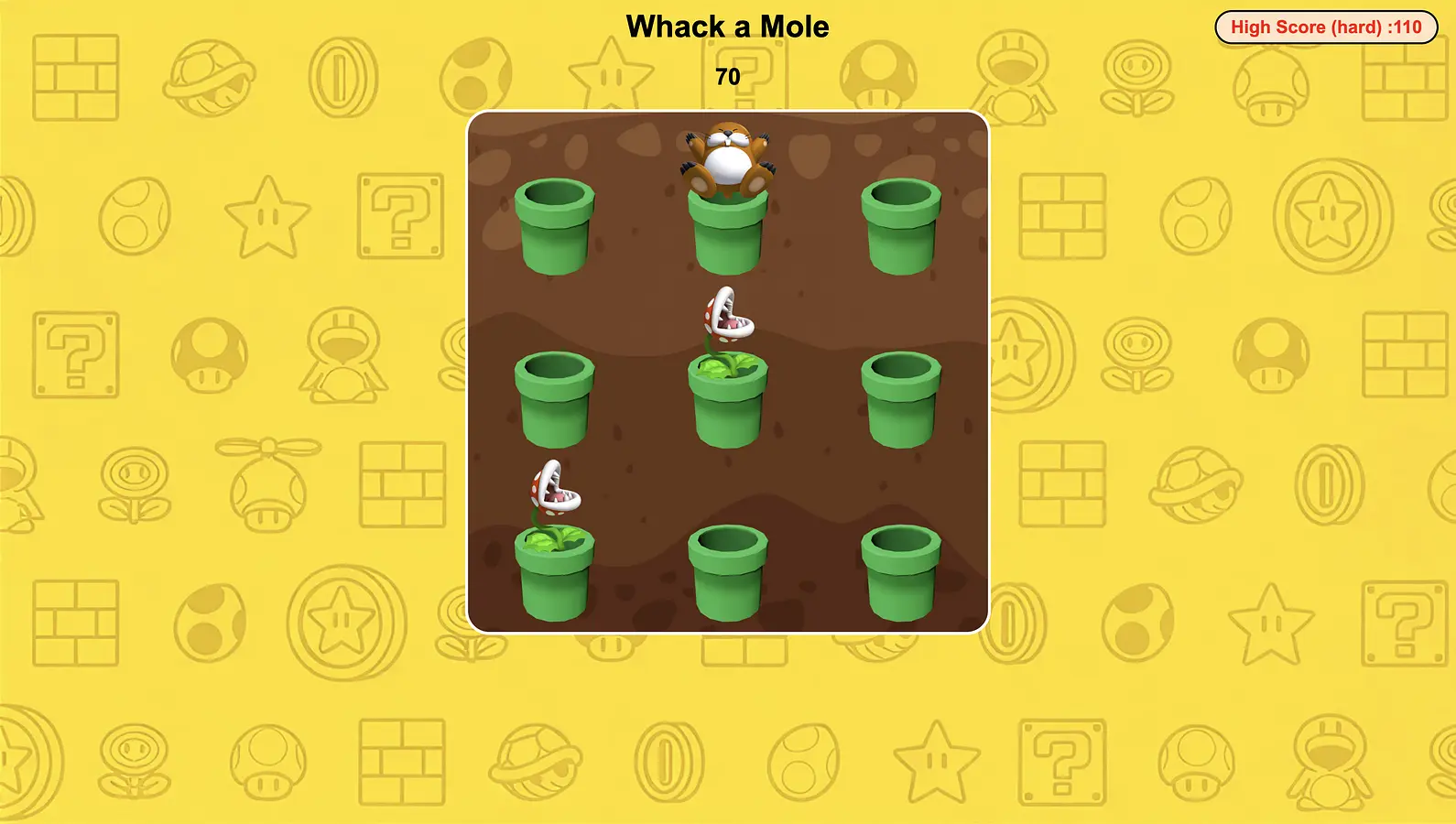The image size is (1456, 824).
Task: Hit the piranha plant on the bottom left pipe
Action: (554, 490)
